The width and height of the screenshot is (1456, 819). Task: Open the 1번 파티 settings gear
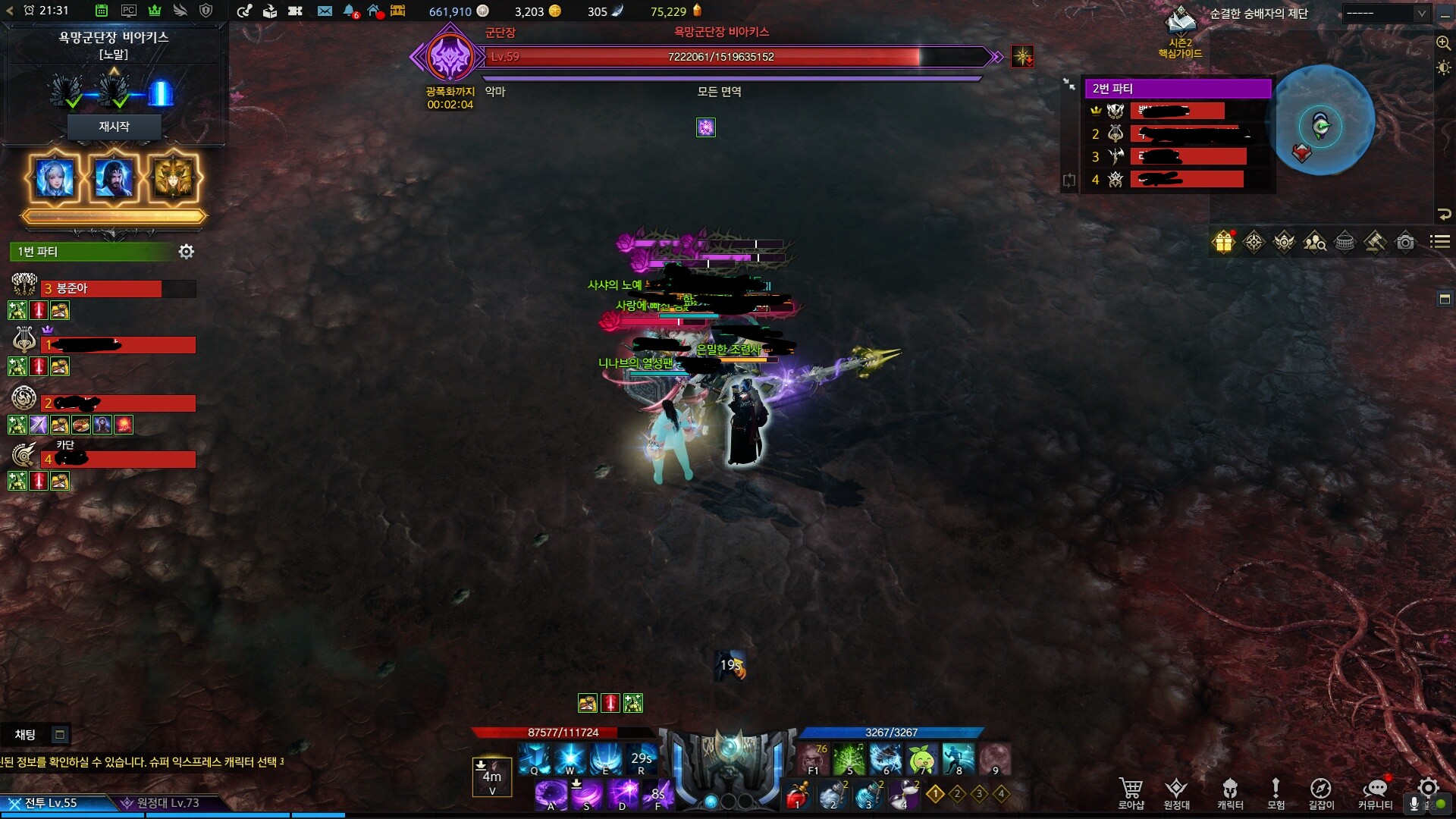[187, 252]
